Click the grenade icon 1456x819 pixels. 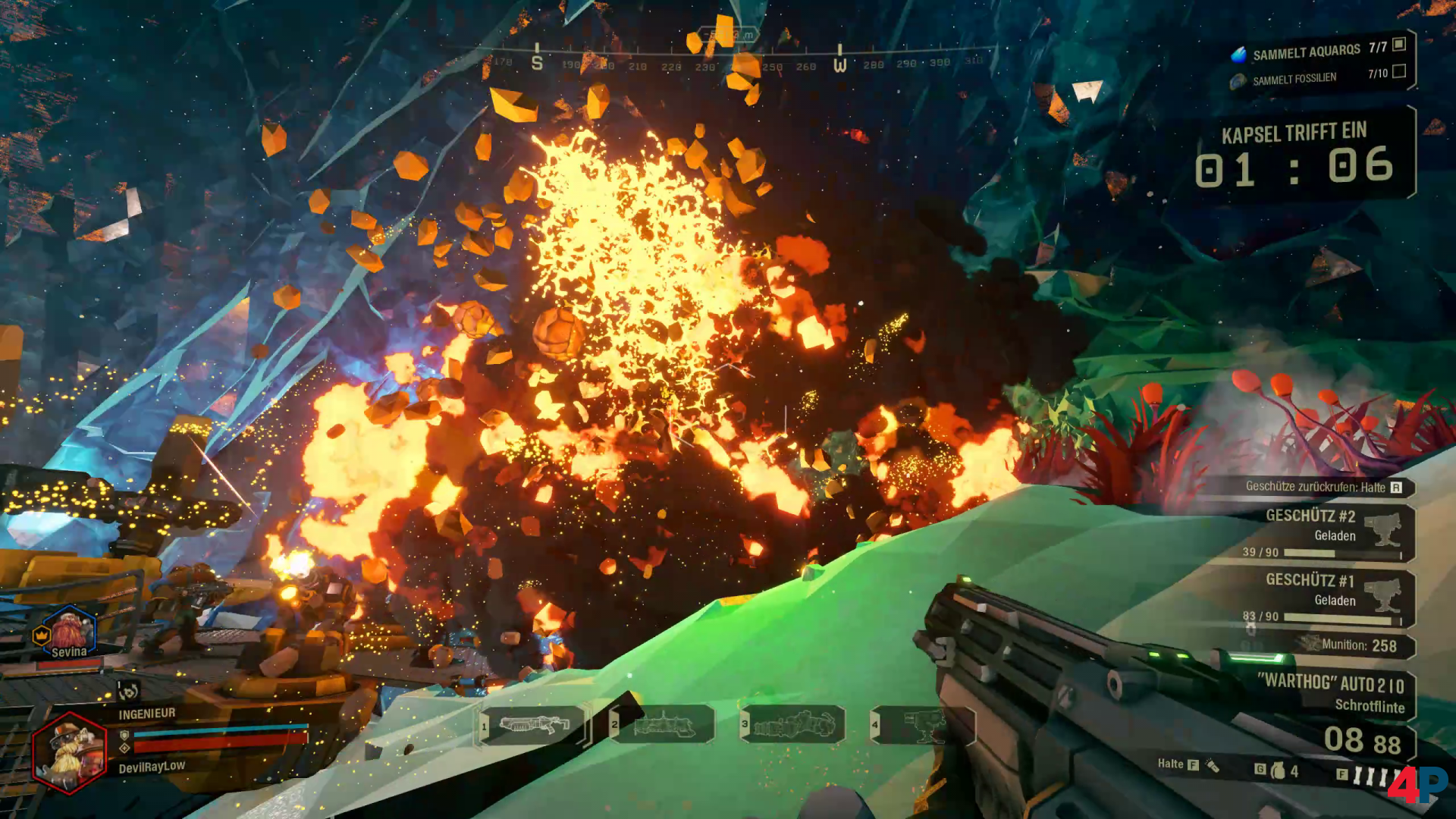(x=1279, y=770)
